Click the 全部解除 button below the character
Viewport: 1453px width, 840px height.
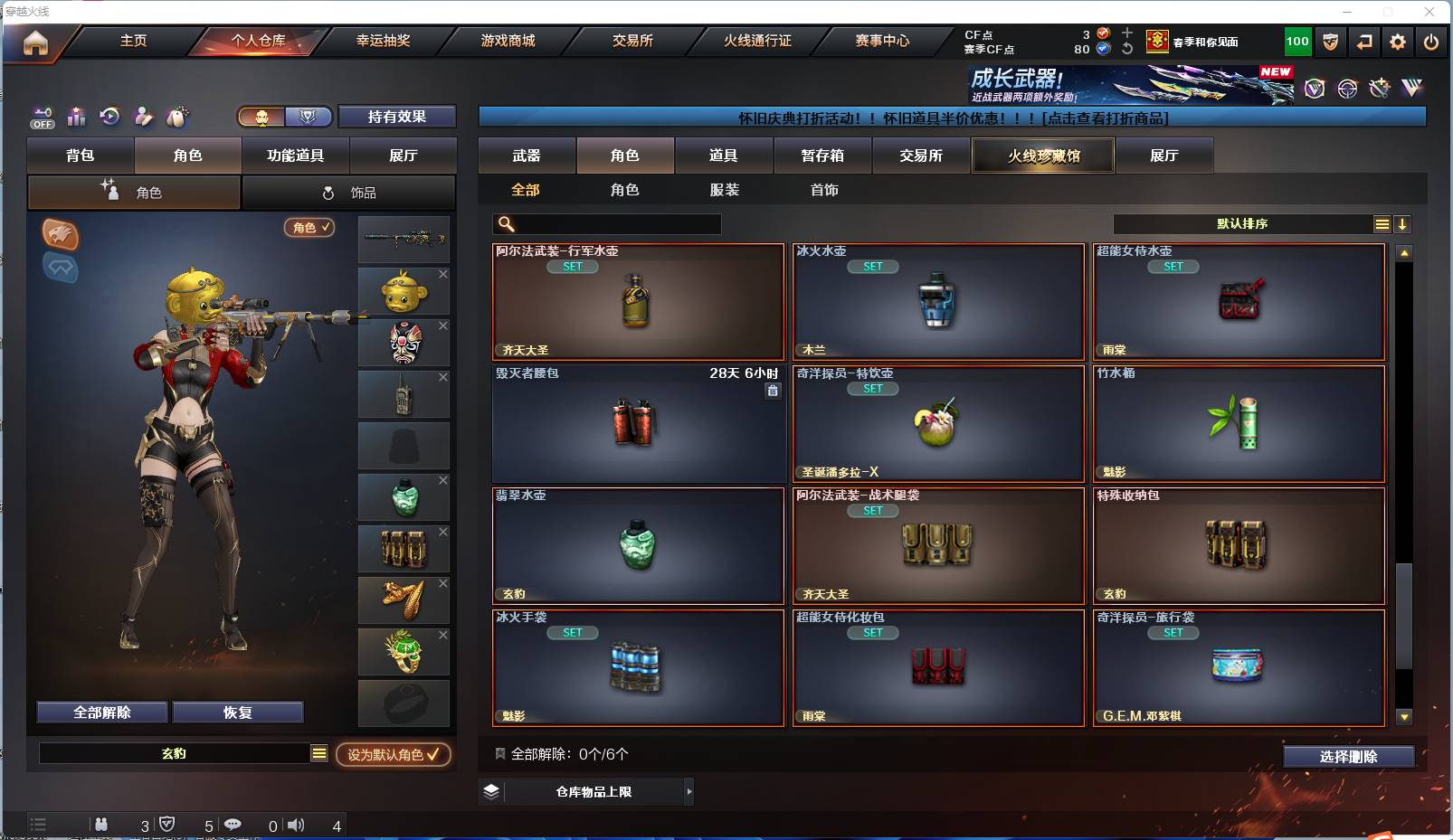pos(101,712)
